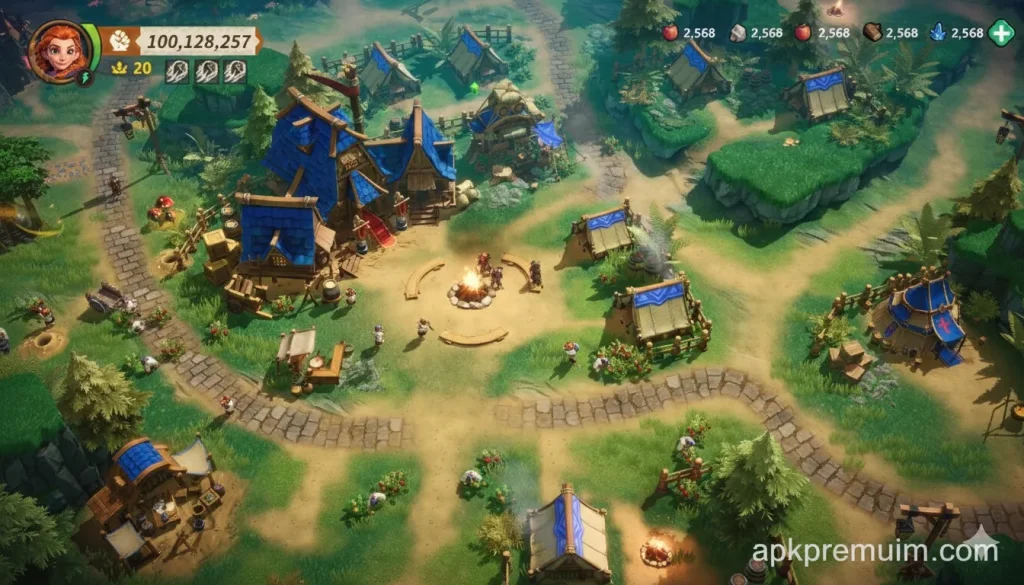Click the green lightning badge on the portrait

tap(85, 77)
